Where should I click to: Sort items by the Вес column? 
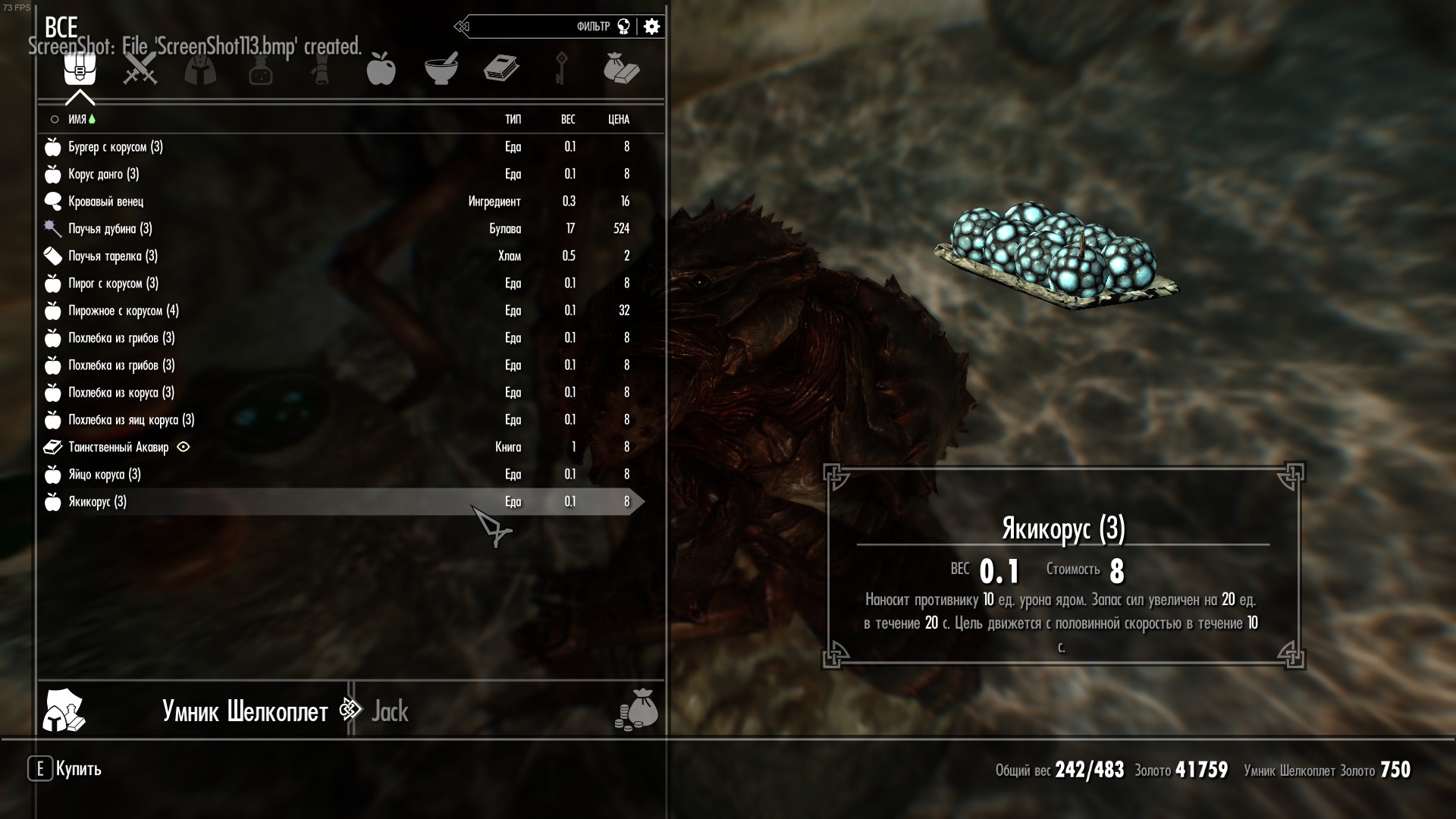568,120
